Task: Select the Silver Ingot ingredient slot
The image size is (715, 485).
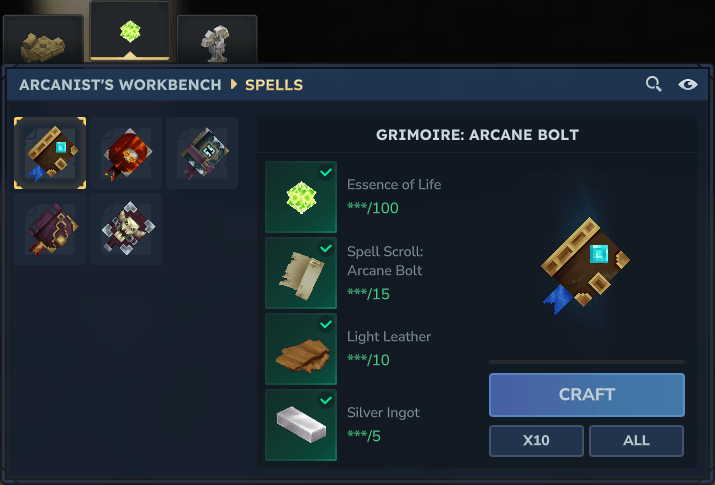Action: [301, 425]
